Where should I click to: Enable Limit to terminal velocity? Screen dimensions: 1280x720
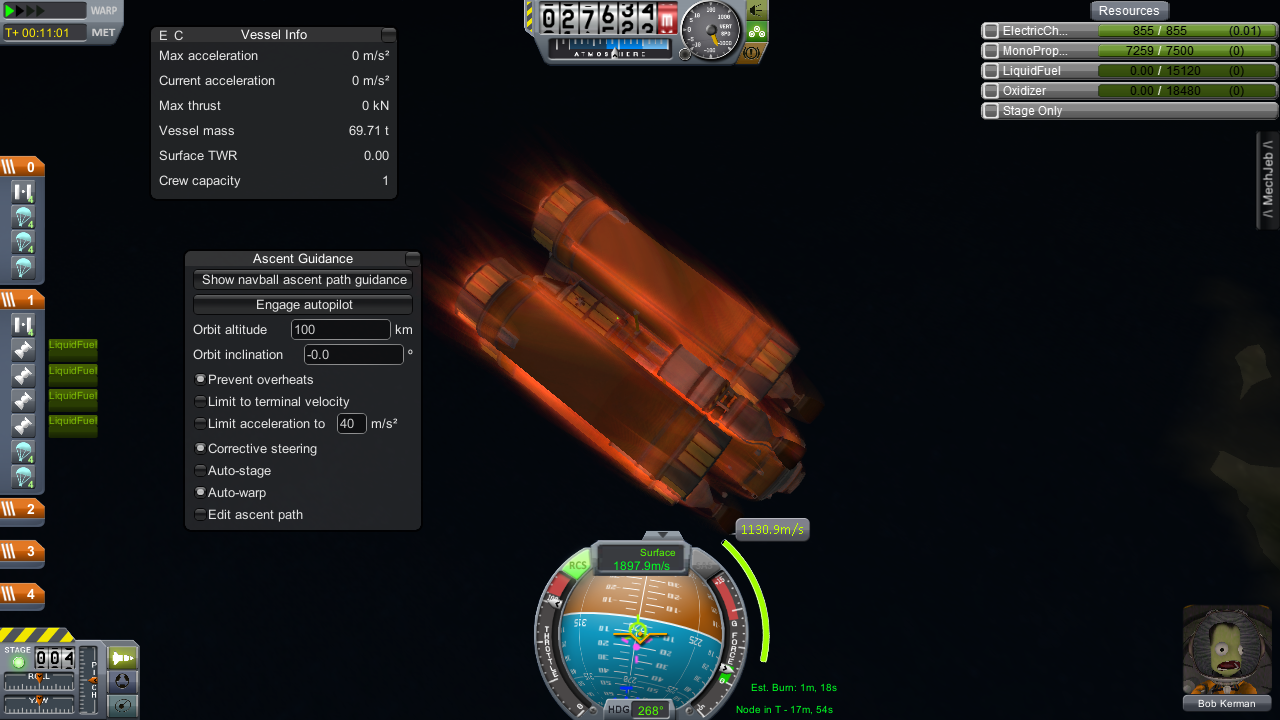[200, 402]
